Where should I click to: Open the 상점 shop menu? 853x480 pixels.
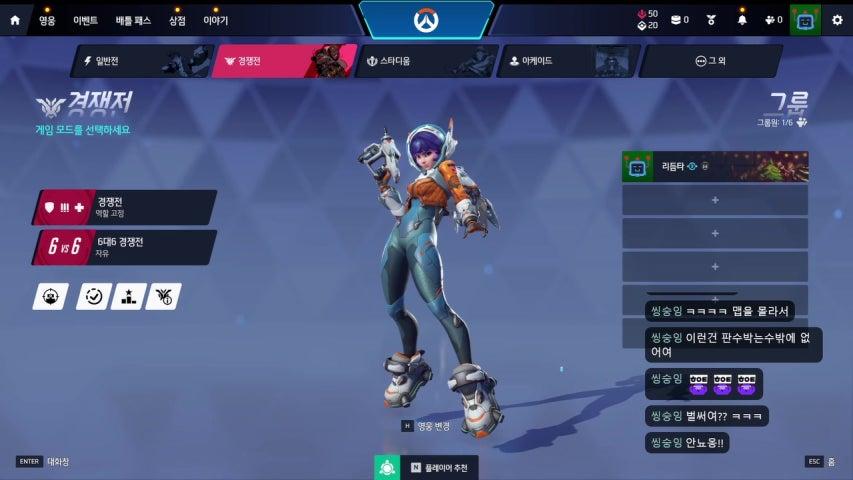pyautogui.click(x=177, y=20)
